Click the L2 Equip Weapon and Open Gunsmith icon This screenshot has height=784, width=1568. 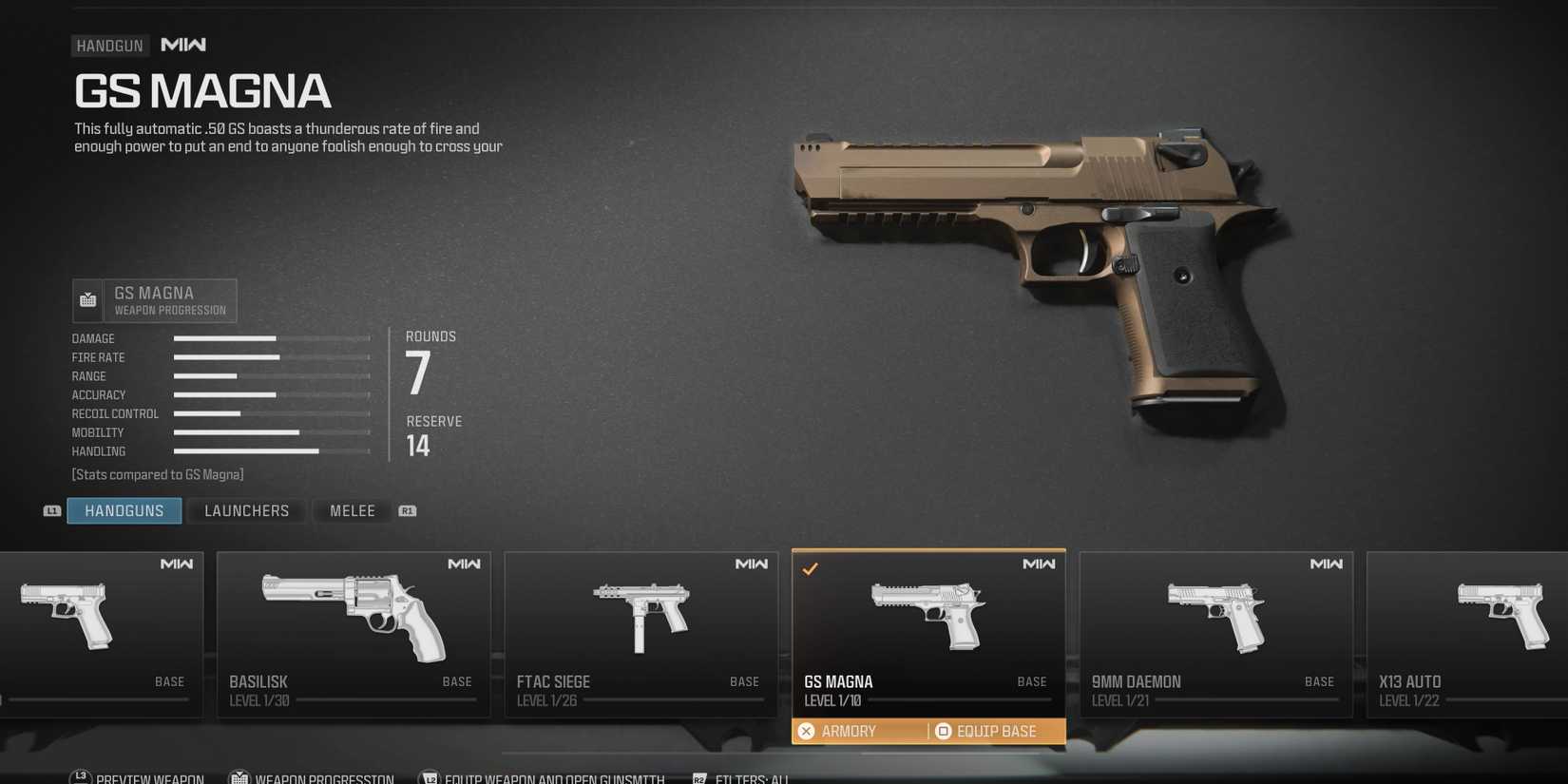pos(429,775)
